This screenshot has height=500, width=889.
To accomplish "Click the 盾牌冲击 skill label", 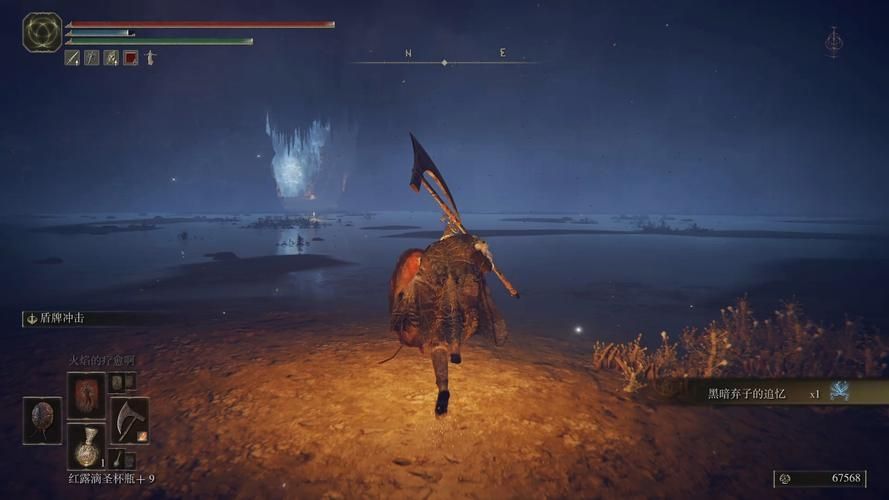I will (x=62, y=319).
